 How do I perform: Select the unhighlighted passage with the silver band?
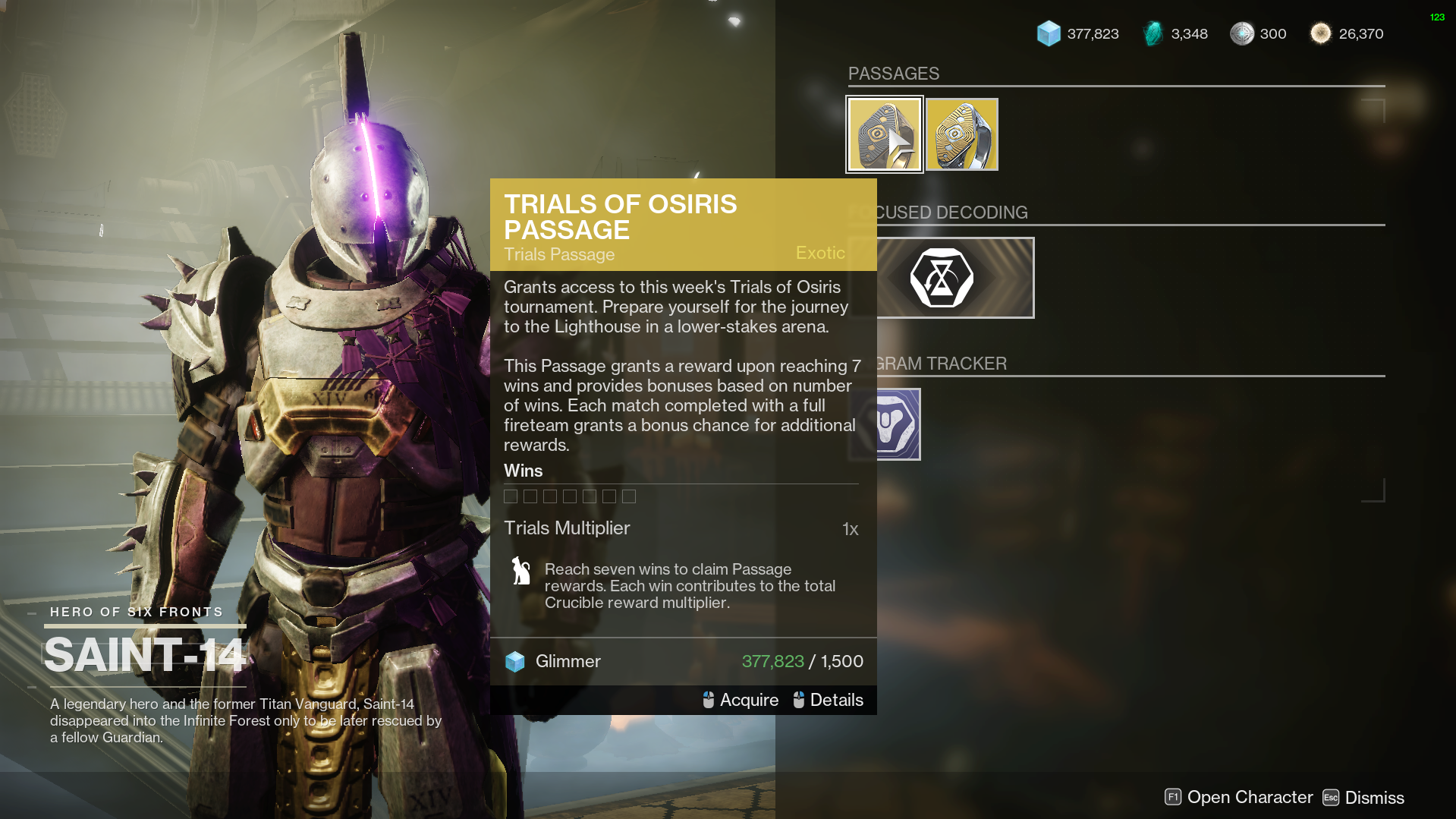pos(961,134)
